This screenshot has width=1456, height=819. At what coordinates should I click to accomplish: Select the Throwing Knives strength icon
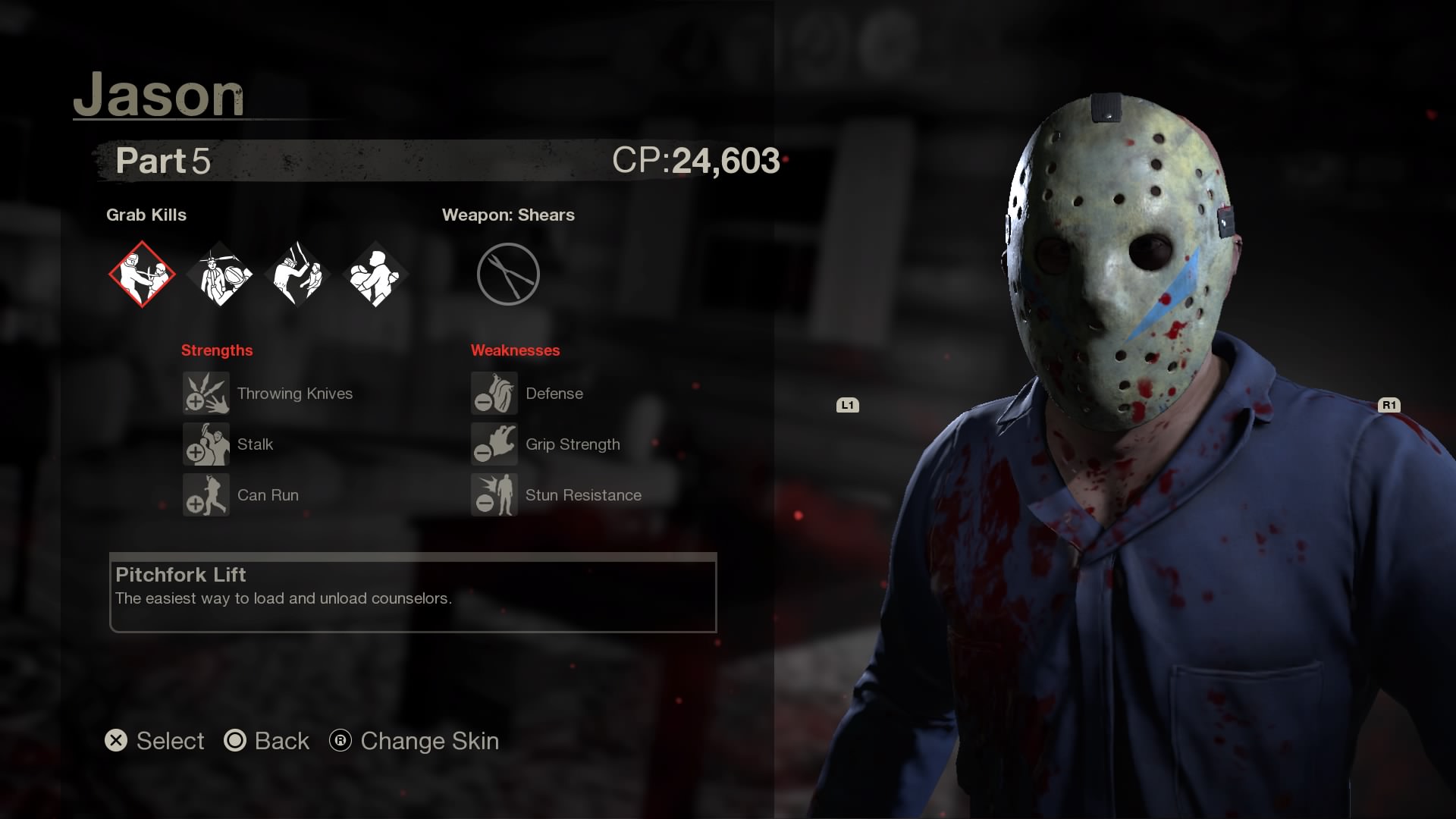(206, 394)
